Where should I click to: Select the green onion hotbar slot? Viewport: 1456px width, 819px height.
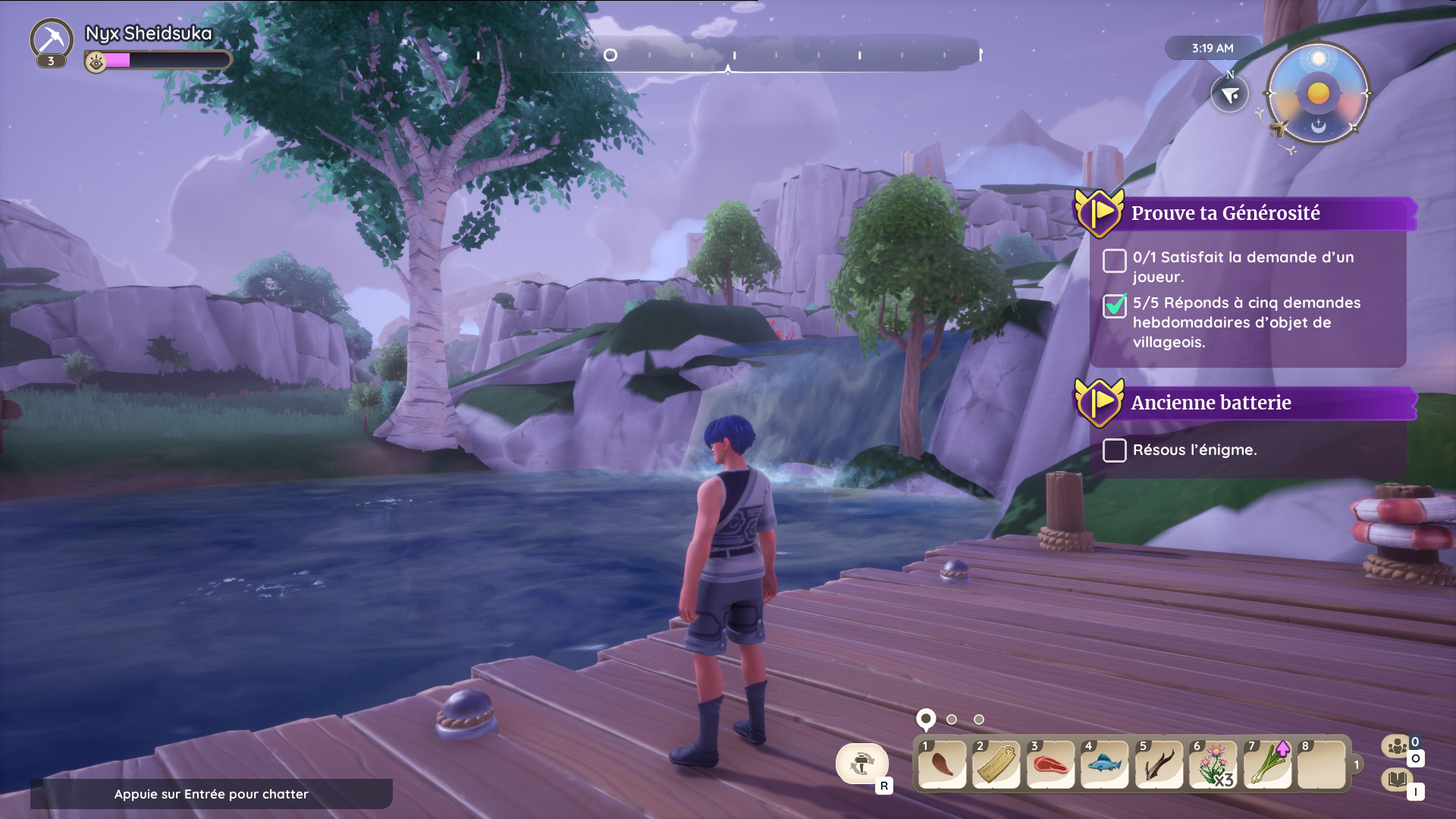pyautogui.click(x=1268, y=764)
